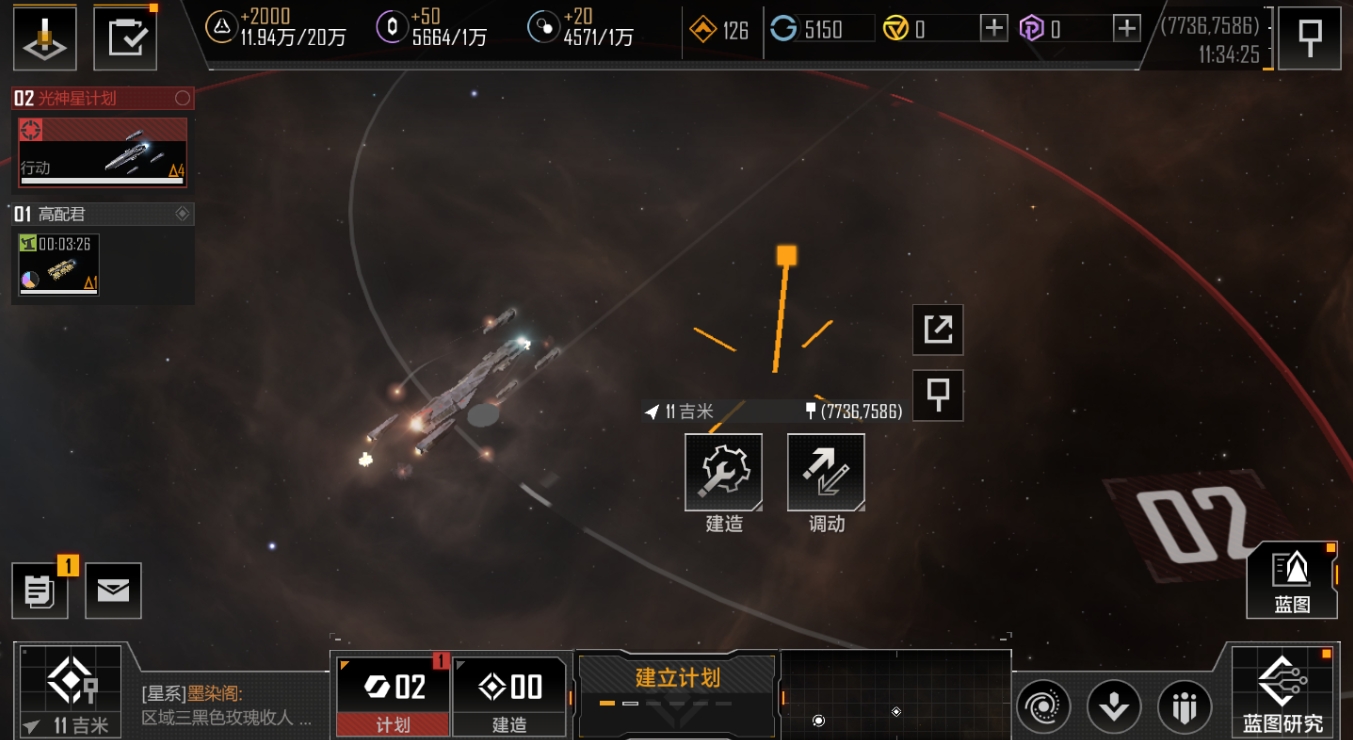Click the alliance emblem icon at bottom
This screenshot has height=740, width=1353.
[1185, 706]
